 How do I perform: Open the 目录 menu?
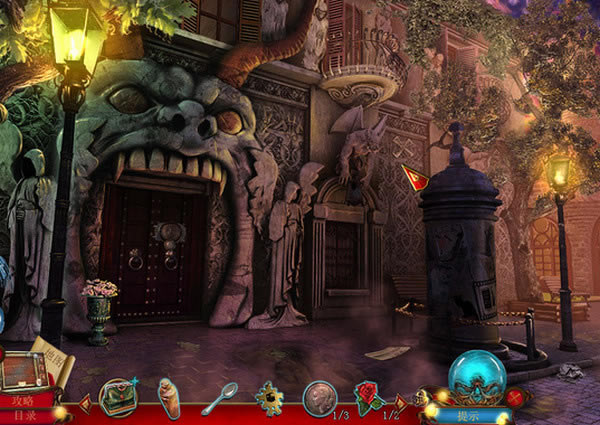(24, 414)
